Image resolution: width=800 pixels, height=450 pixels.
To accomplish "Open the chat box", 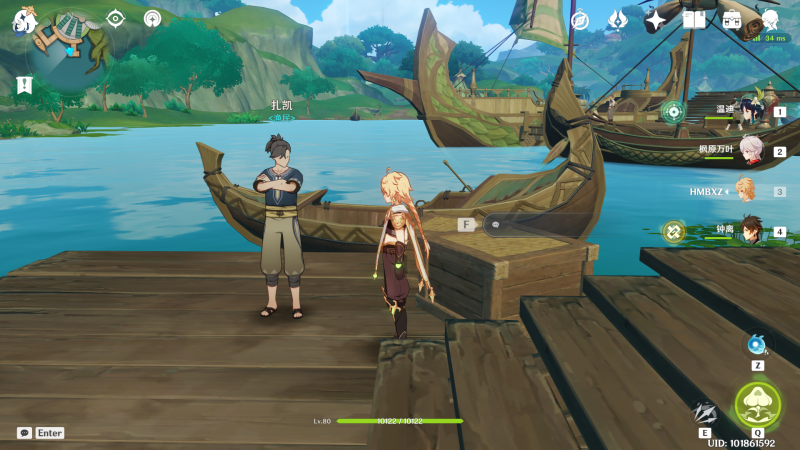I will [x=24, y=433].
